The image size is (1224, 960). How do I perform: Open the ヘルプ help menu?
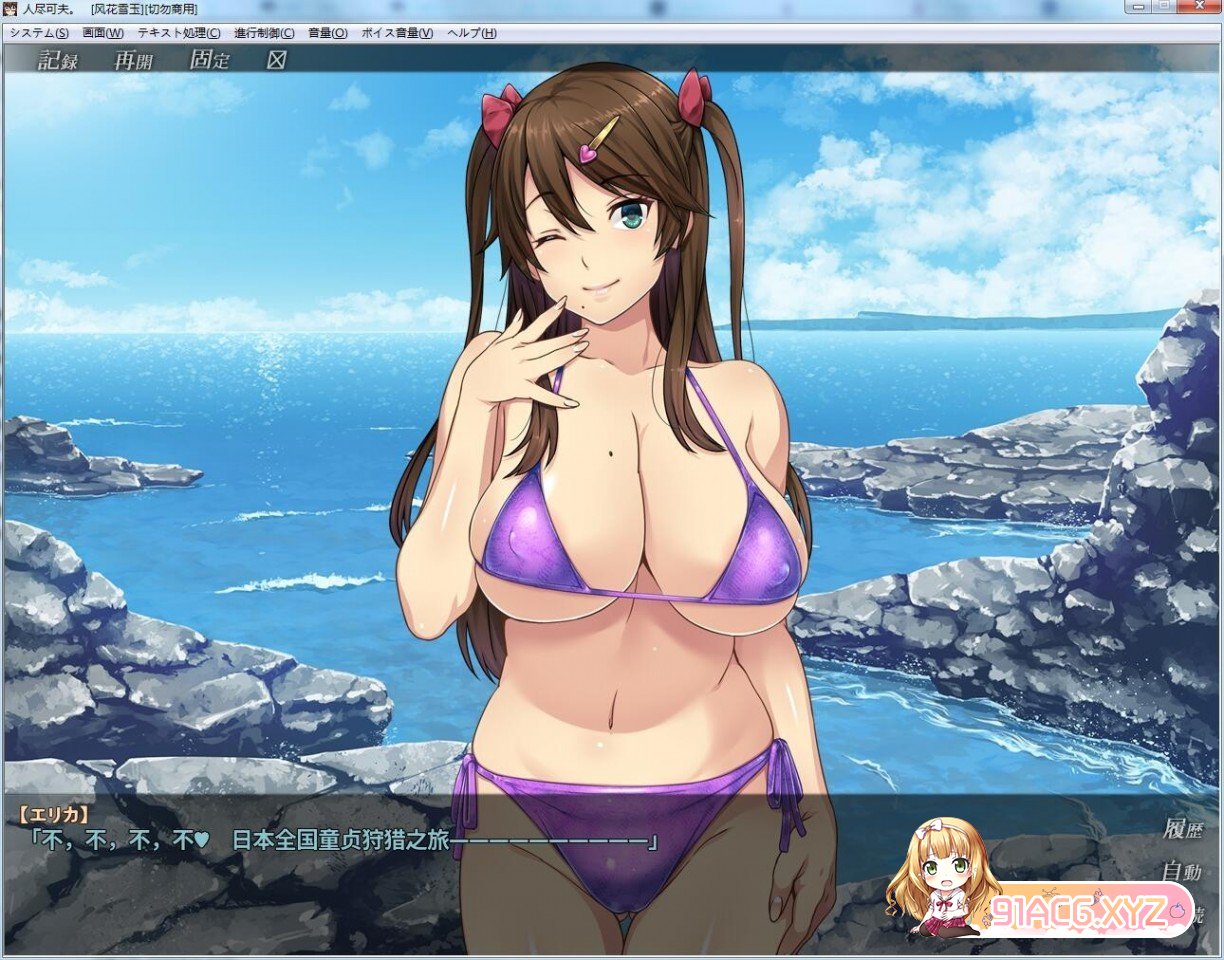472,33
